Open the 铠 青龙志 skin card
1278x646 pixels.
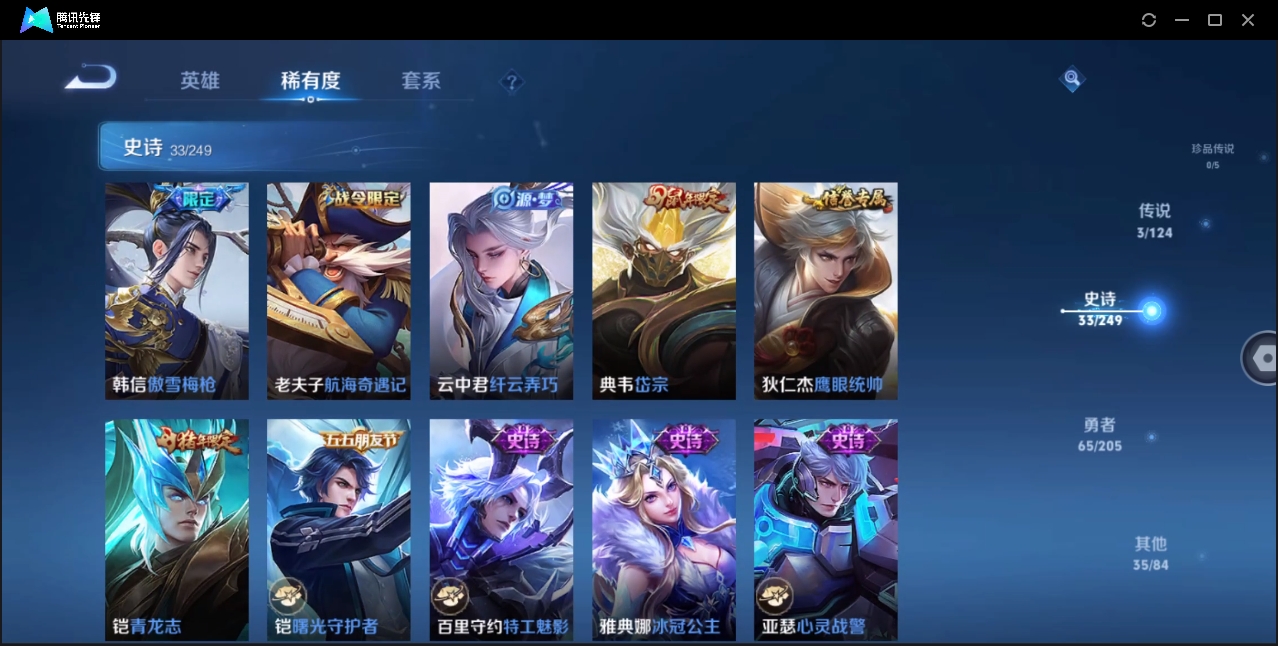pos(177,529)
